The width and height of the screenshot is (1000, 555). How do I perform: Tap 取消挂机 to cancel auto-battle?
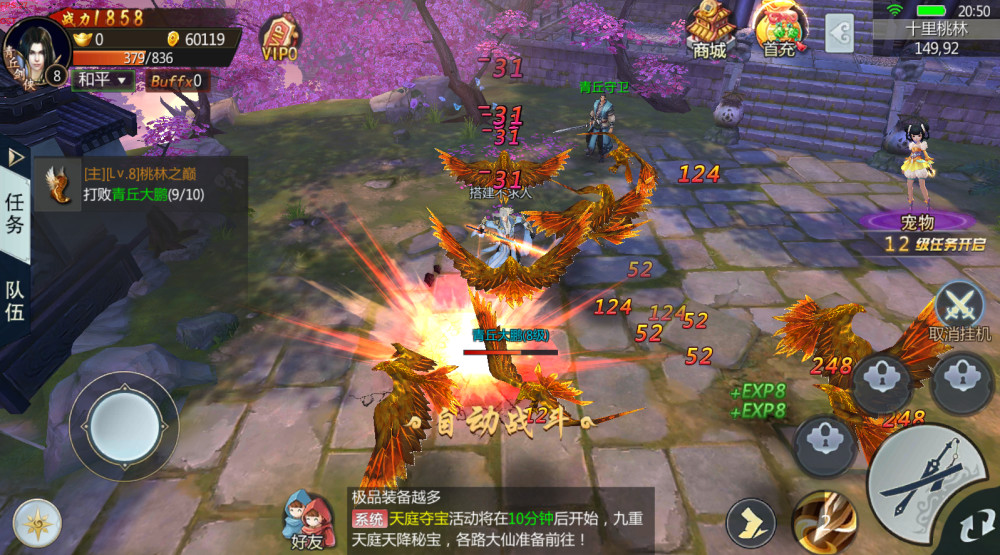[x=960, y=310]
